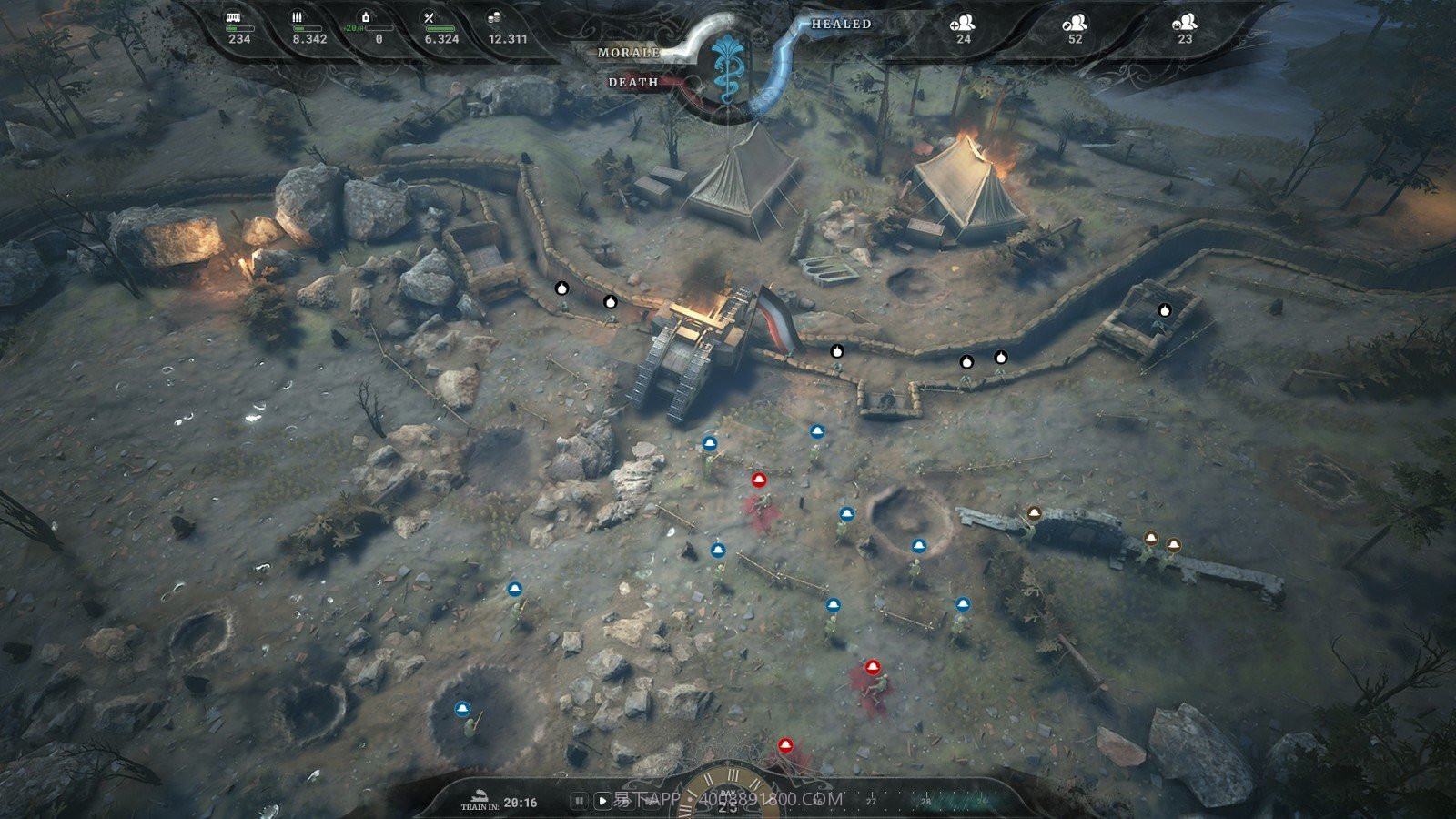Show the healed soldiers group counting 24
Viewport: 1456px width, 819px height.
pos(962,25)
